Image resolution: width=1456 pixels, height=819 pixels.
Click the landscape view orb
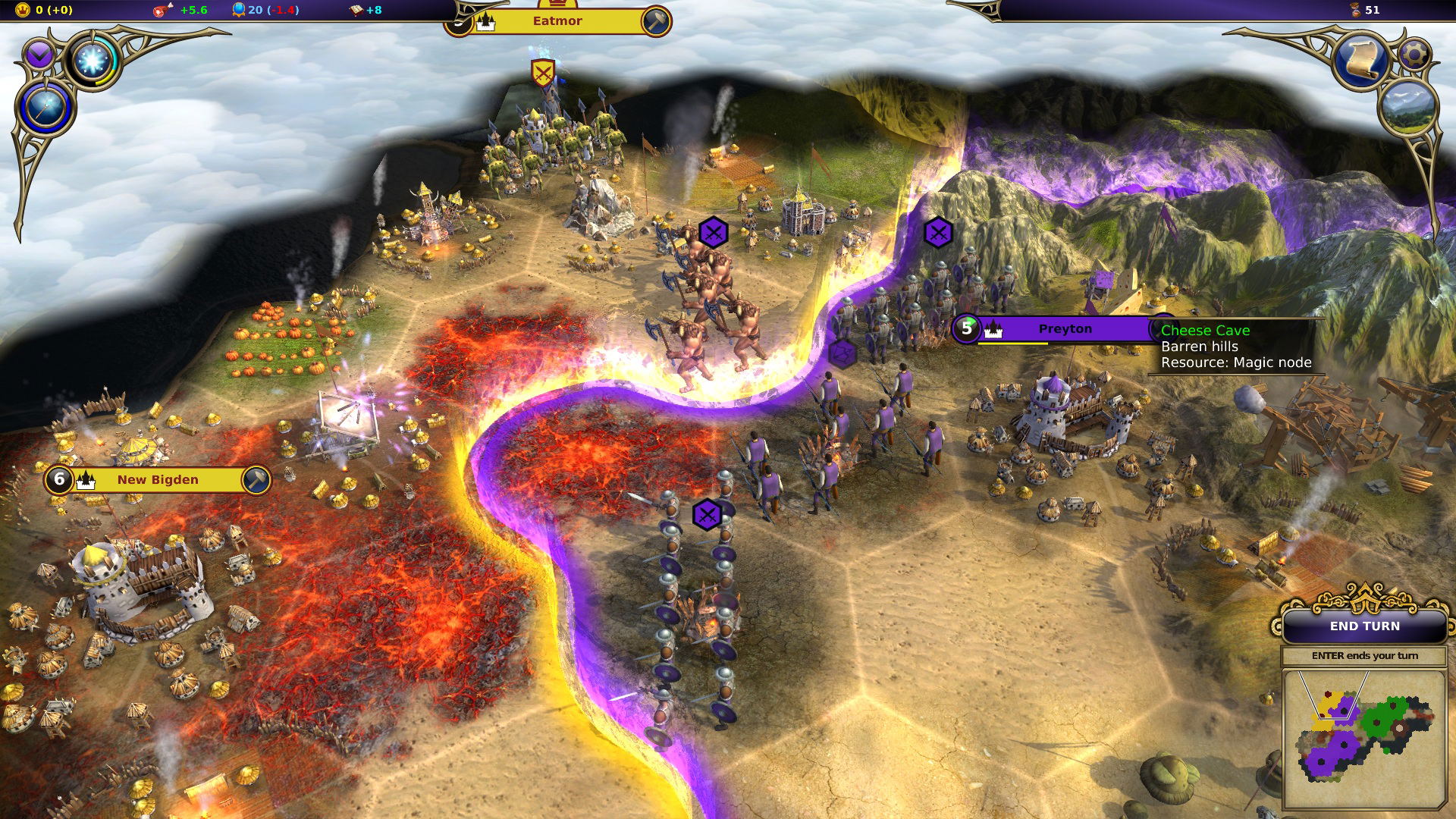[x=1410, y=108]
